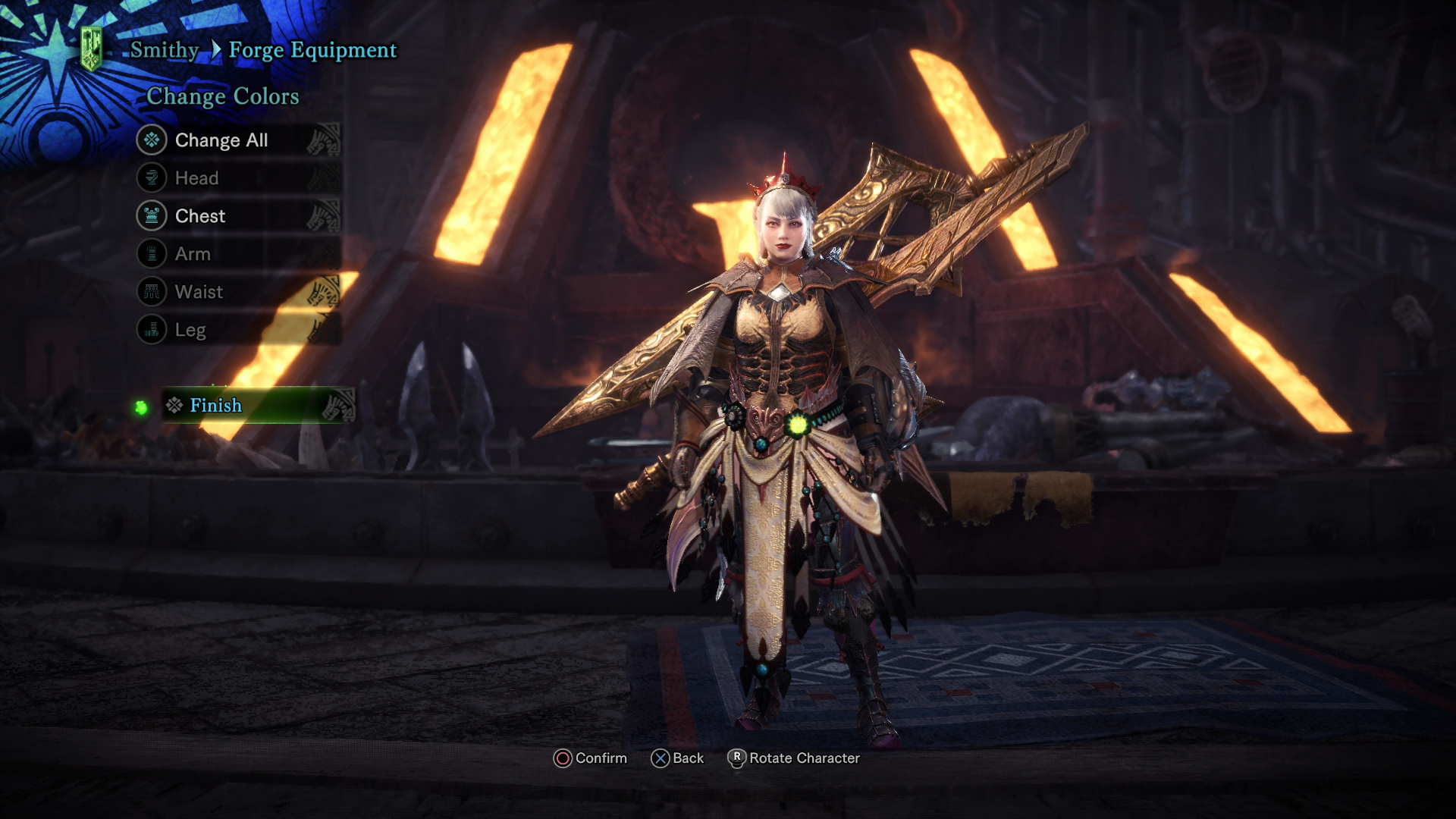Select the Waist entry in Change Colors

point(199,291)
